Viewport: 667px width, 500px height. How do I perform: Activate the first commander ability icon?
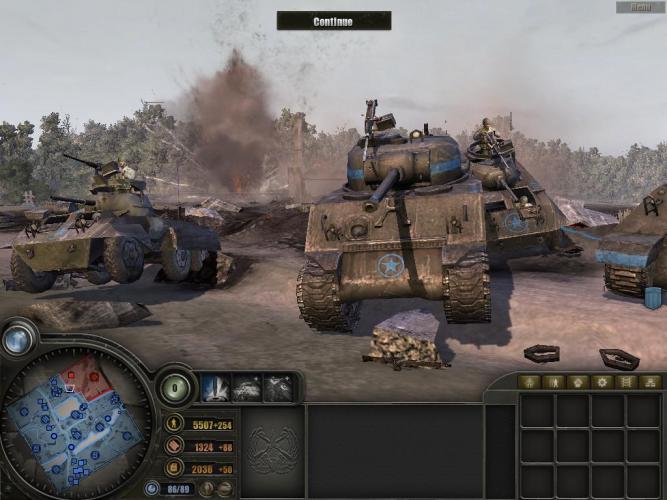coord(216,387)
